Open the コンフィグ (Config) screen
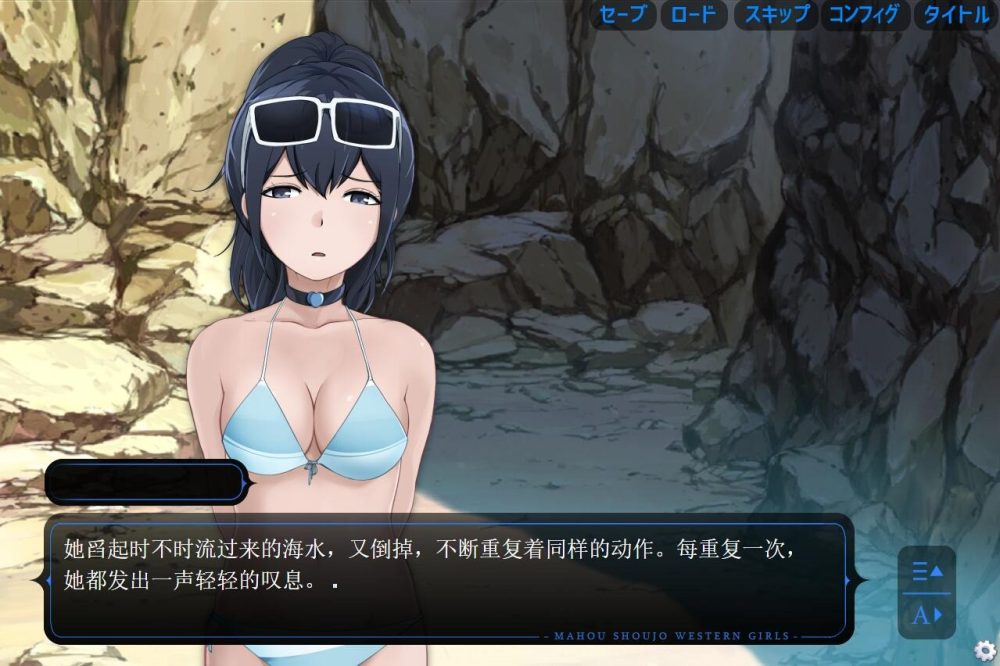 point(865,15)
